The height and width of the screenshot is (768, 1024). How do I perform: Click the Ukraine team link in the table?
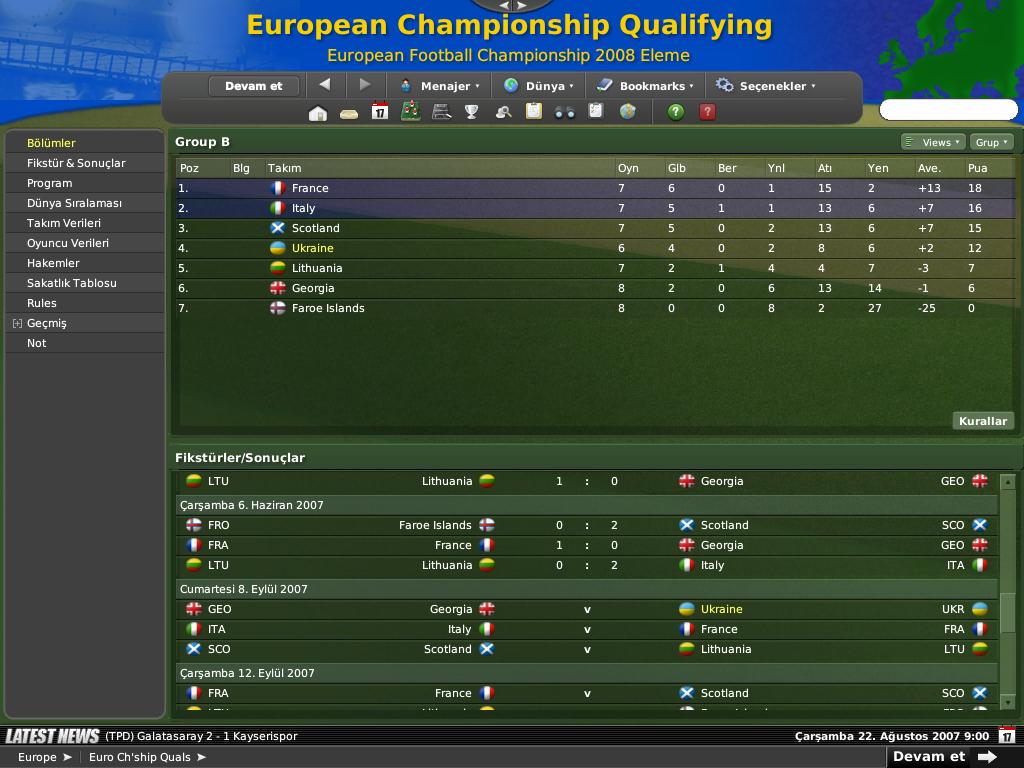[313, 248]
